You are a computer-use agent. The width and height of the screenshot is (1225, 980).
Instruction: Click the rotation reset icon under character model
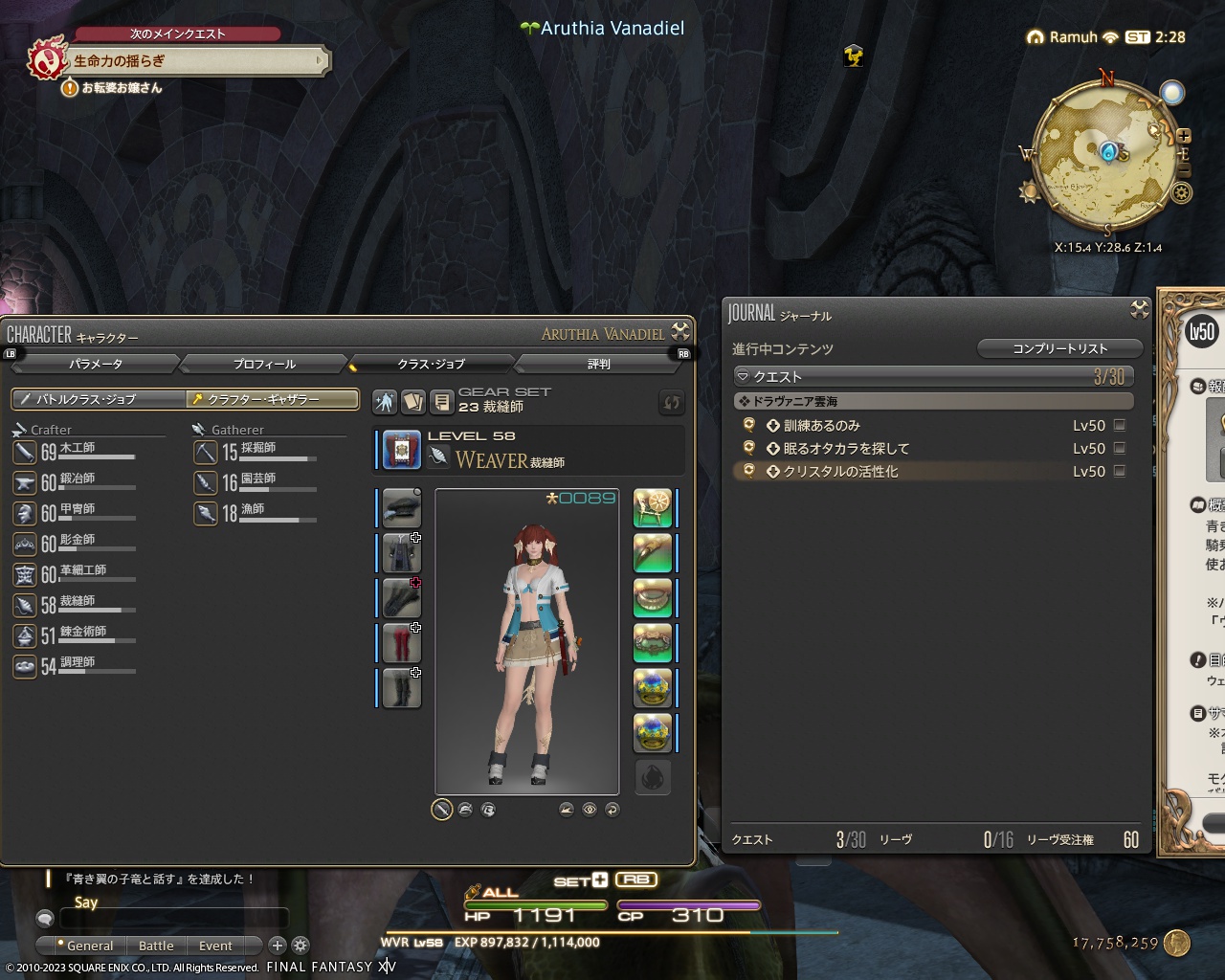613,810
